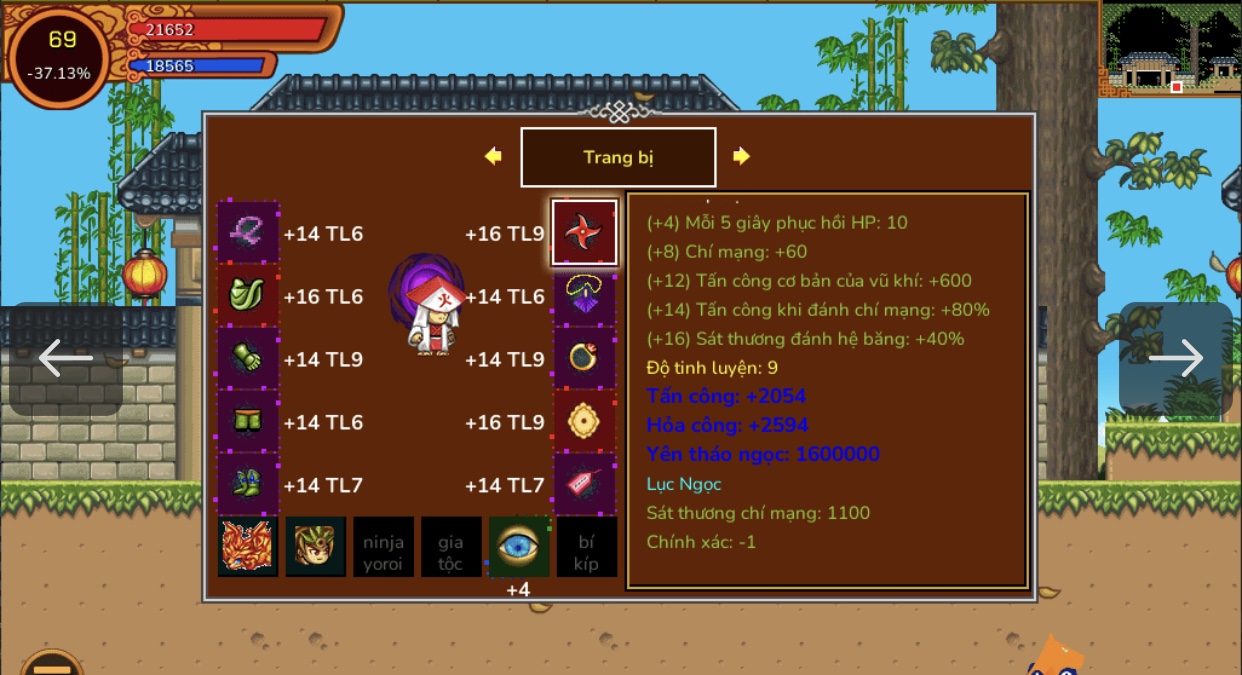Select the gold ring slot
The height and width of the screenshot is (675, 1242).
(584, 359)
